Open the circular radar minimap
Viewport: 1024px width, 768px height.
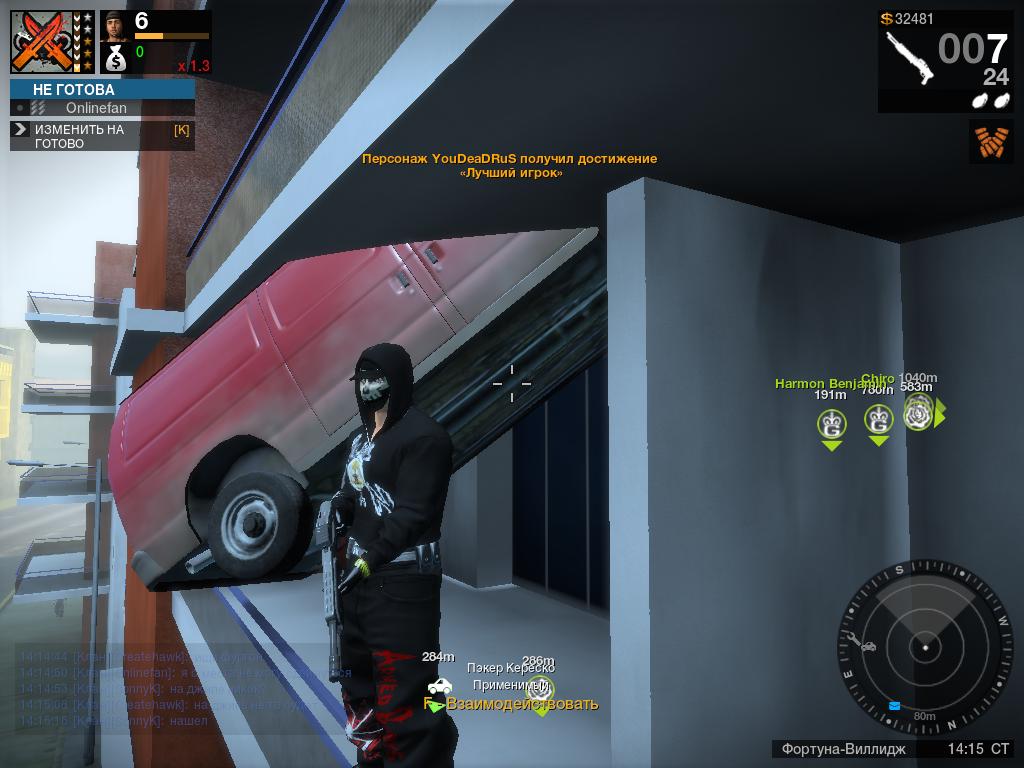click(x=925, y=648)
